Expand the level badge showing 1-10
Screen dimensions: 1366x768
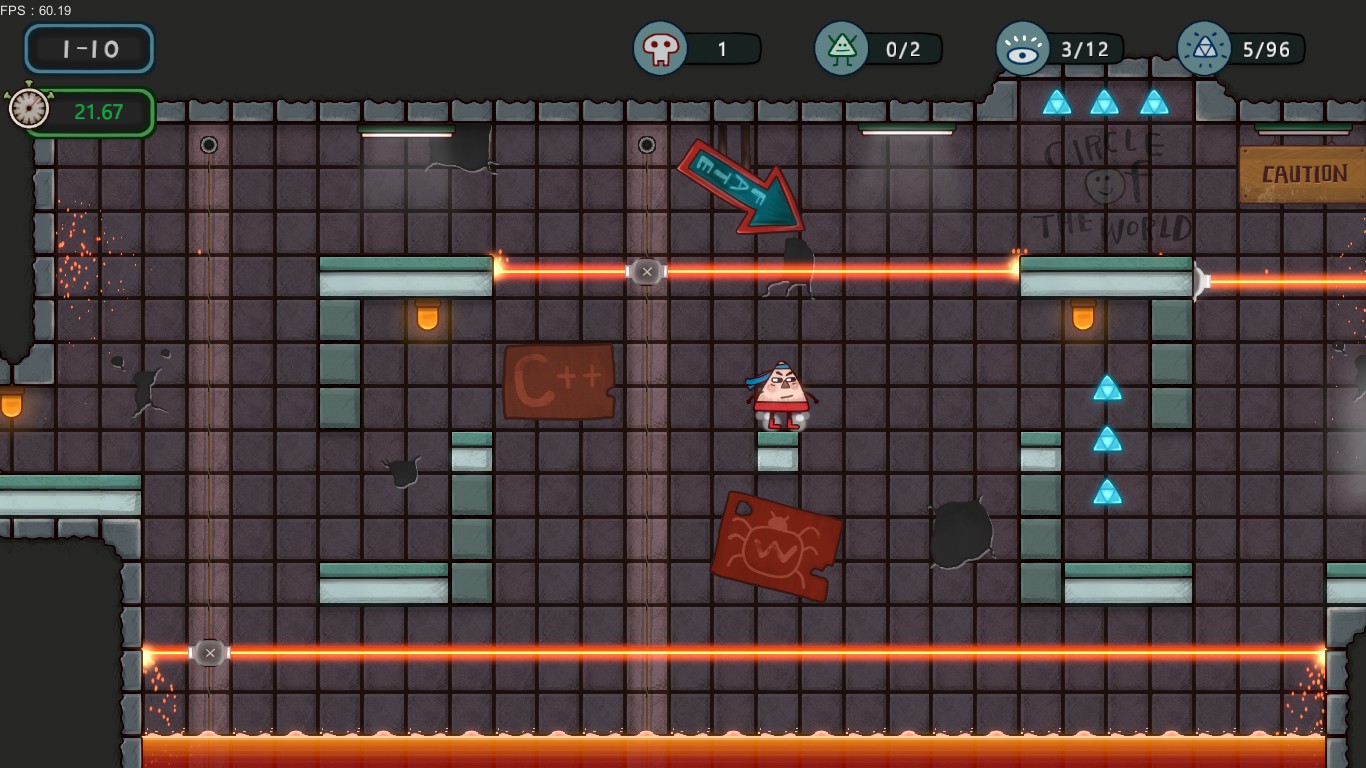(88, 48)
